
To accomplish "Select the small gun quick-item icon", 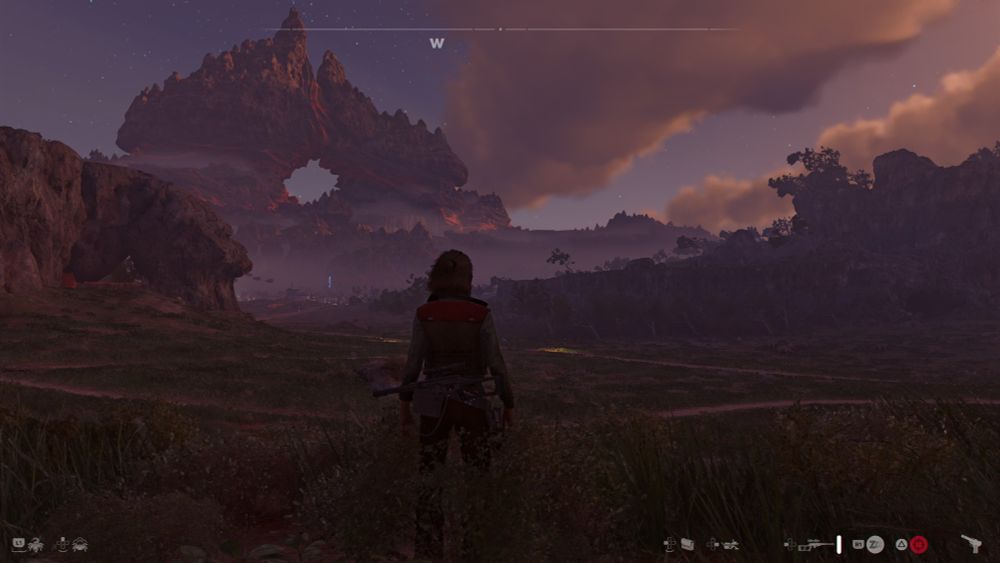I will [730, 544].
